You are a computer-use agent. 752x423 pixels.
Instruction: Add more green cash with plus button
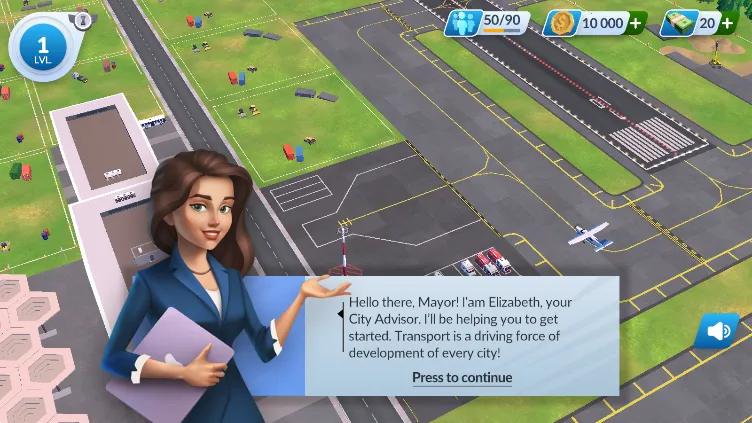[x=727, y=23]
